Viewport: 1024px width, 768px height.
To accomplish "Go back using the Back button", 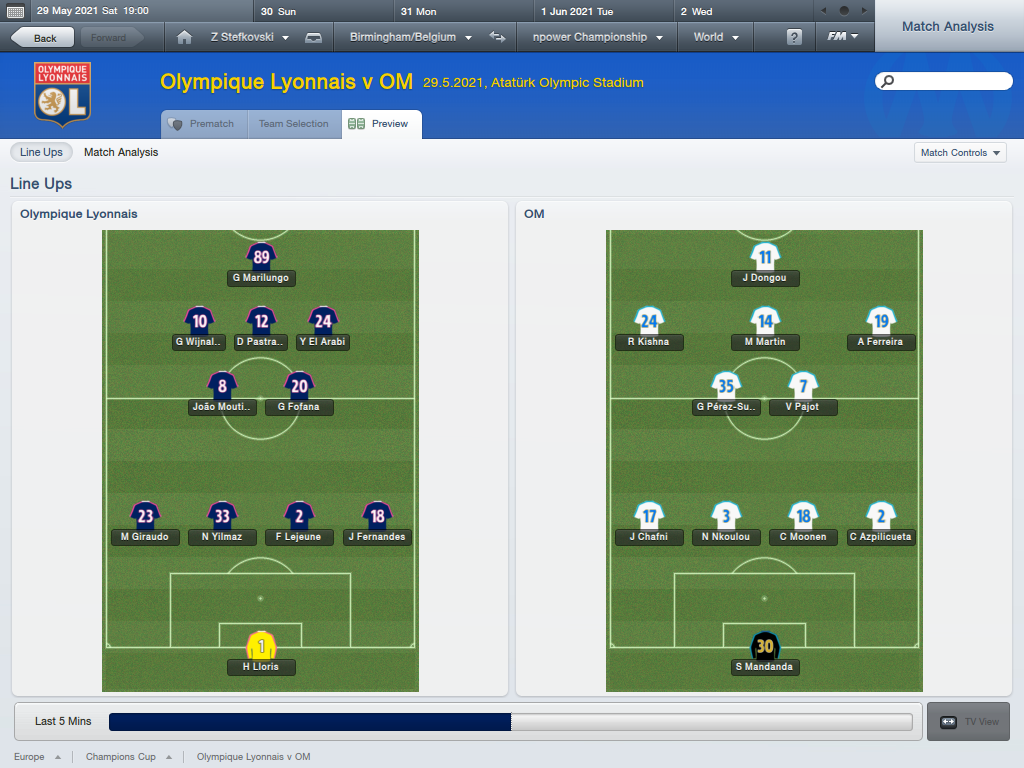I will (42, 38).
